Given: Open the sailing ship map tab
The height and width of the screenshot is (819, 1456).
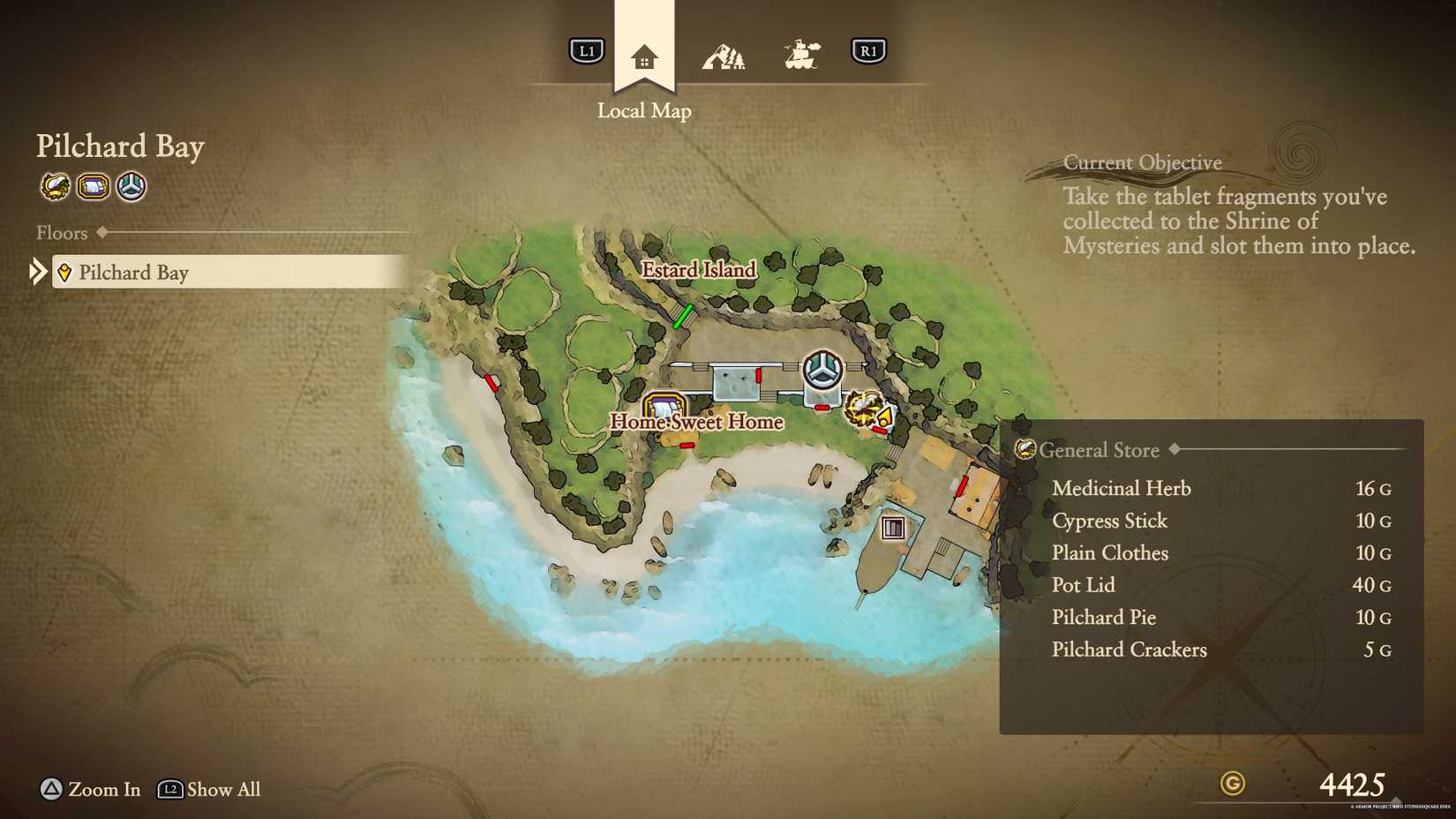Looking at the screenshot, I should coord(801,55).
